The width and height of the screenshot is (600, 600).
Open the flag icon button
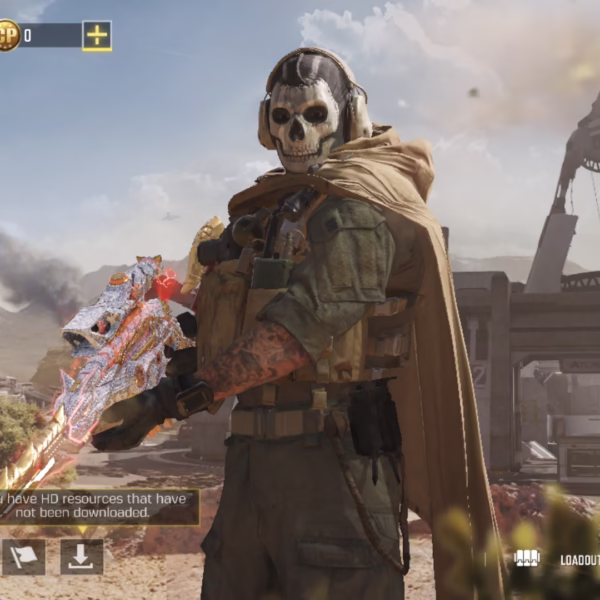point(23,557)
